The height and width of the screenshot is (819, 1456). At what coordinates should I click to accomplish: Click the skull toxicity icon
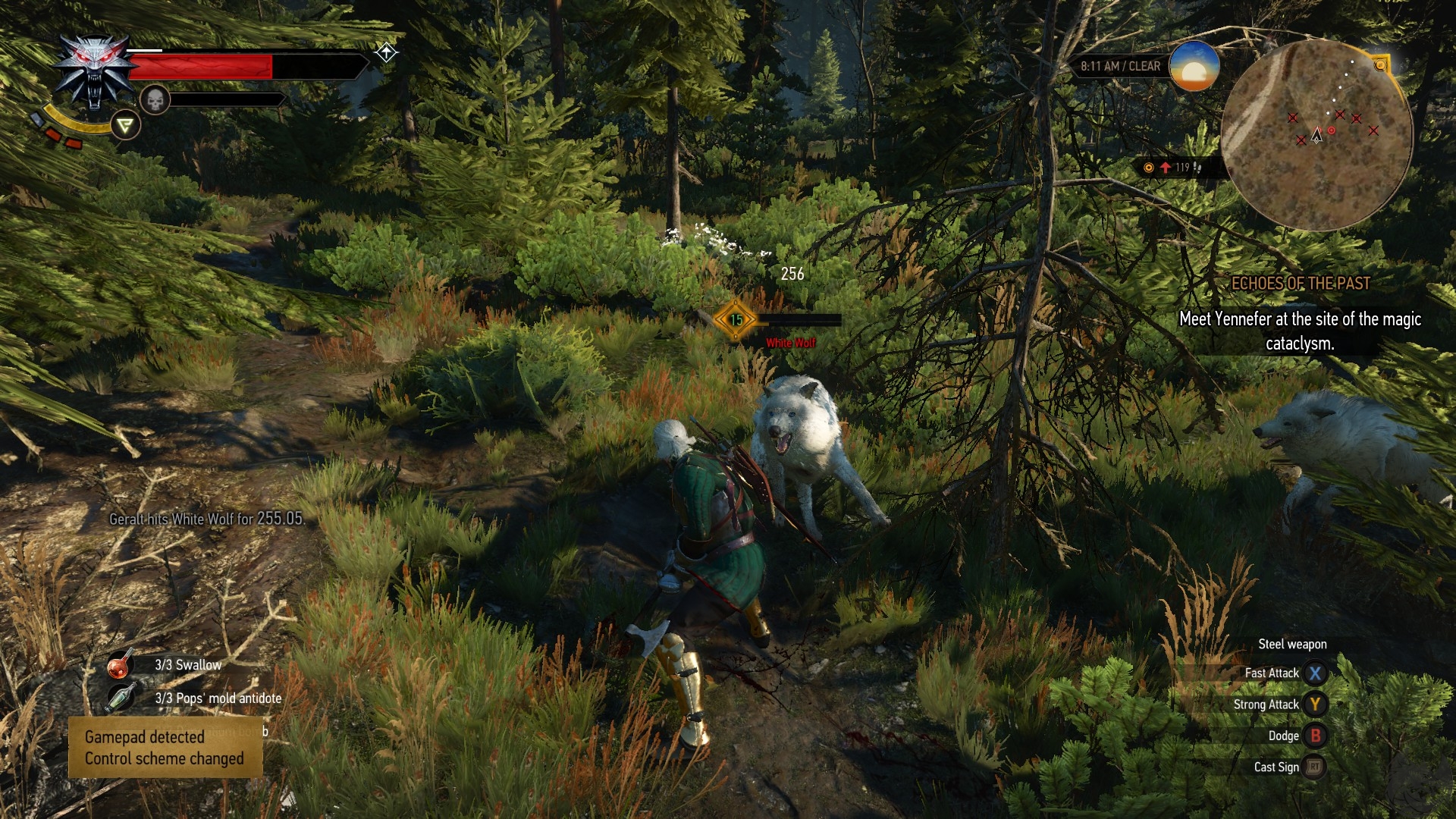point(155,99)
